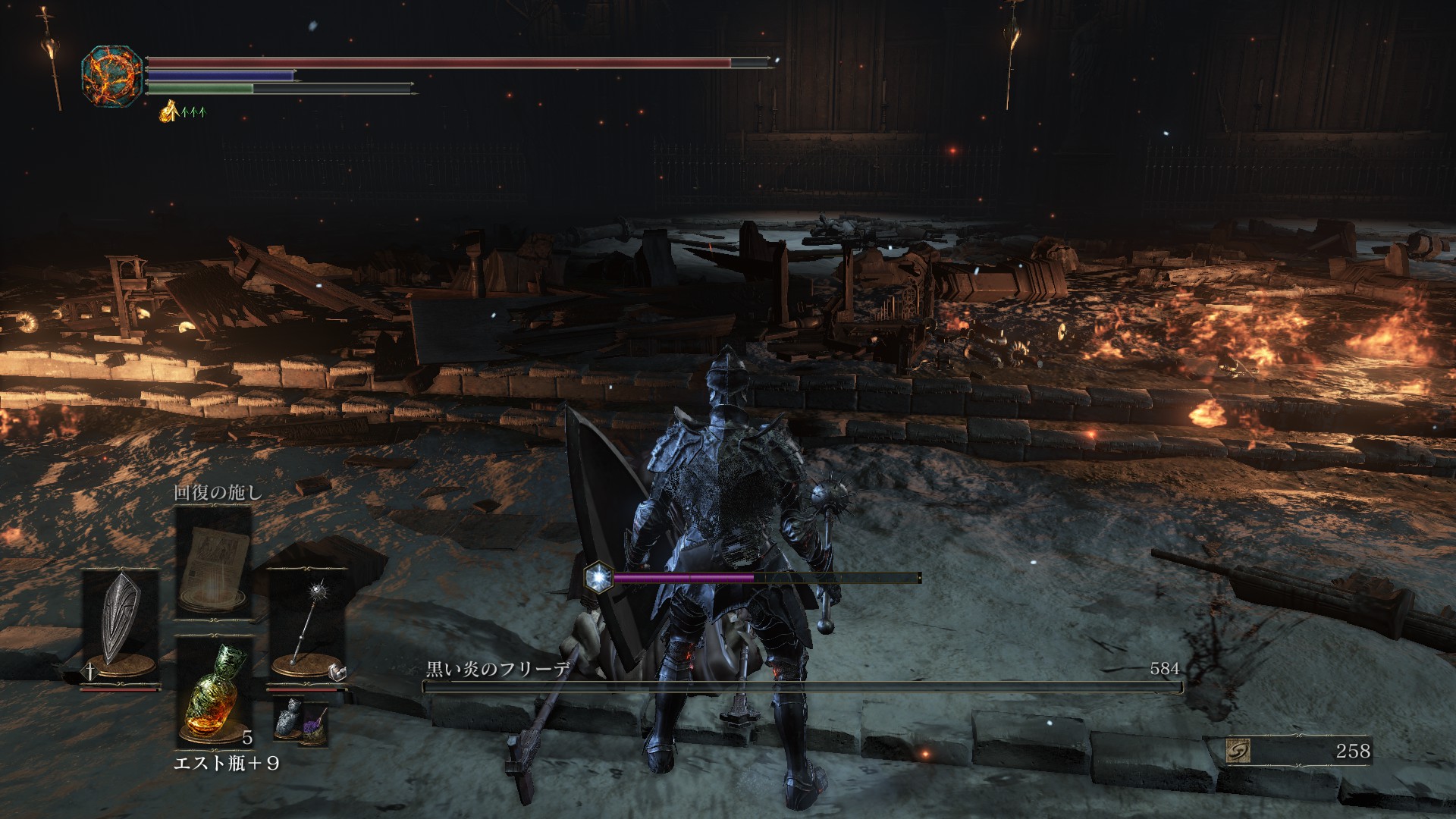Select the right-hand morning star slot
Image resolution: width=1456 pixels, height=819 pixels.
pyautogui.click(x=307, y=618)
